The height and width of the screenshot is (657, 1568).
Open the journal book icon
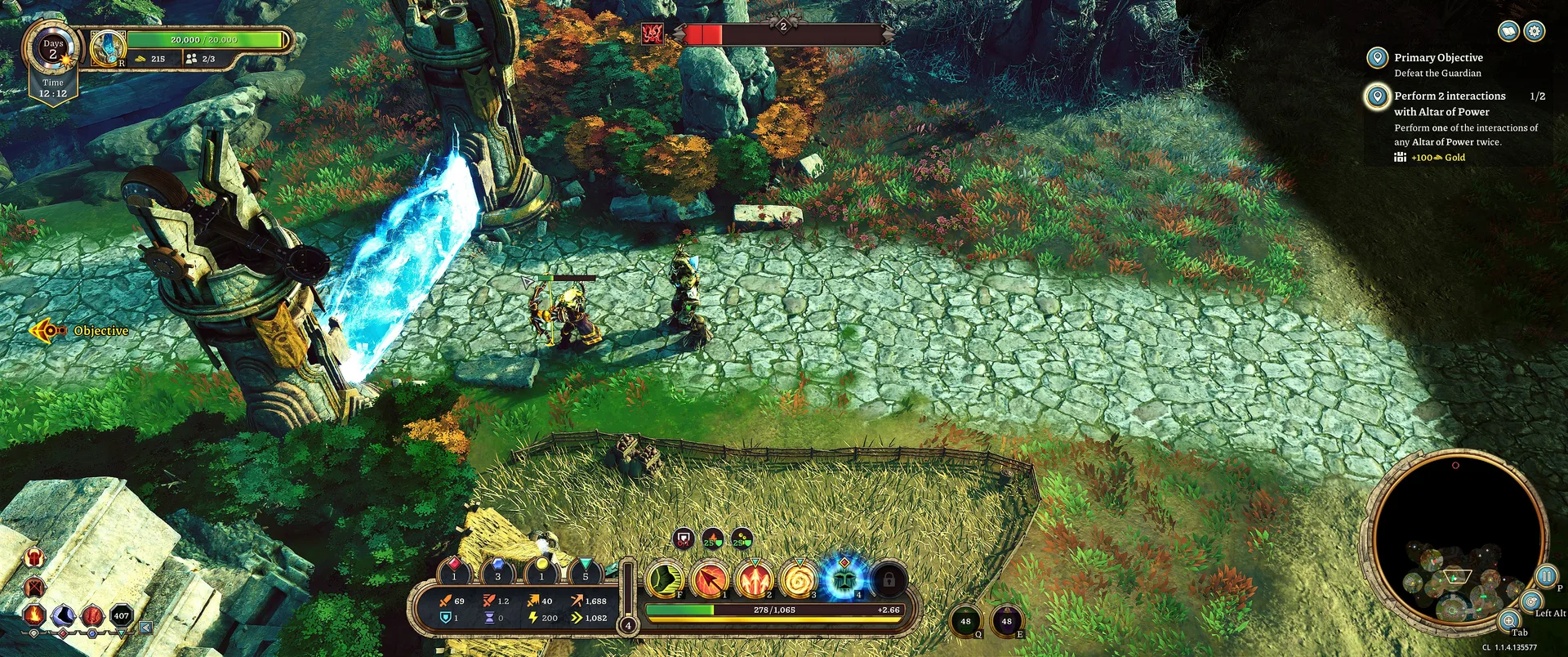[x=1508, y=31]
